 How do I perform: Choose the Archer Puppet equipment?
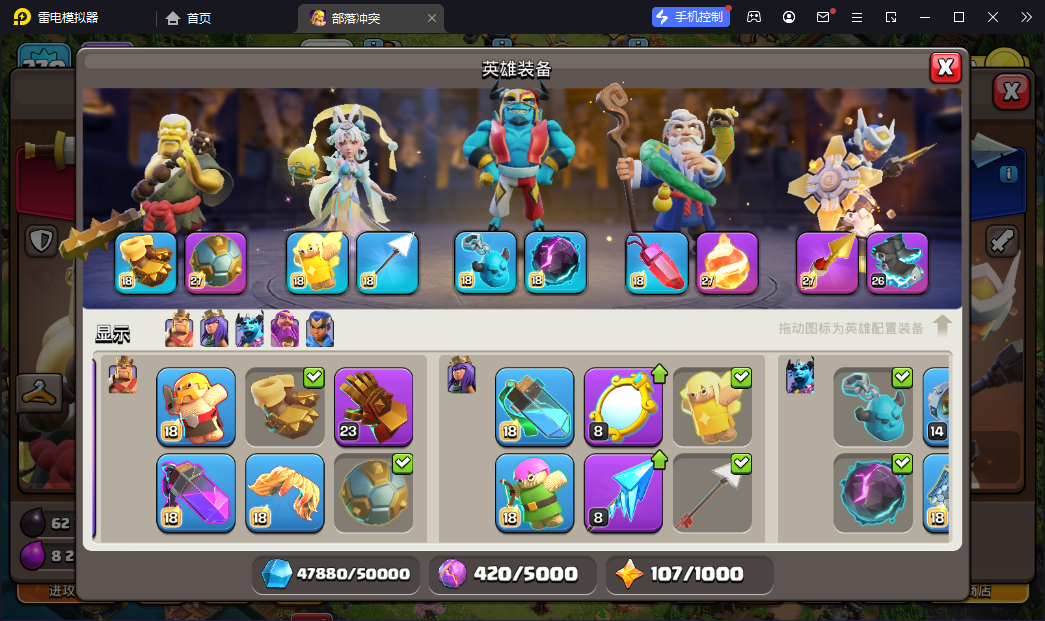pyautogui.click(x=535, y=492)
